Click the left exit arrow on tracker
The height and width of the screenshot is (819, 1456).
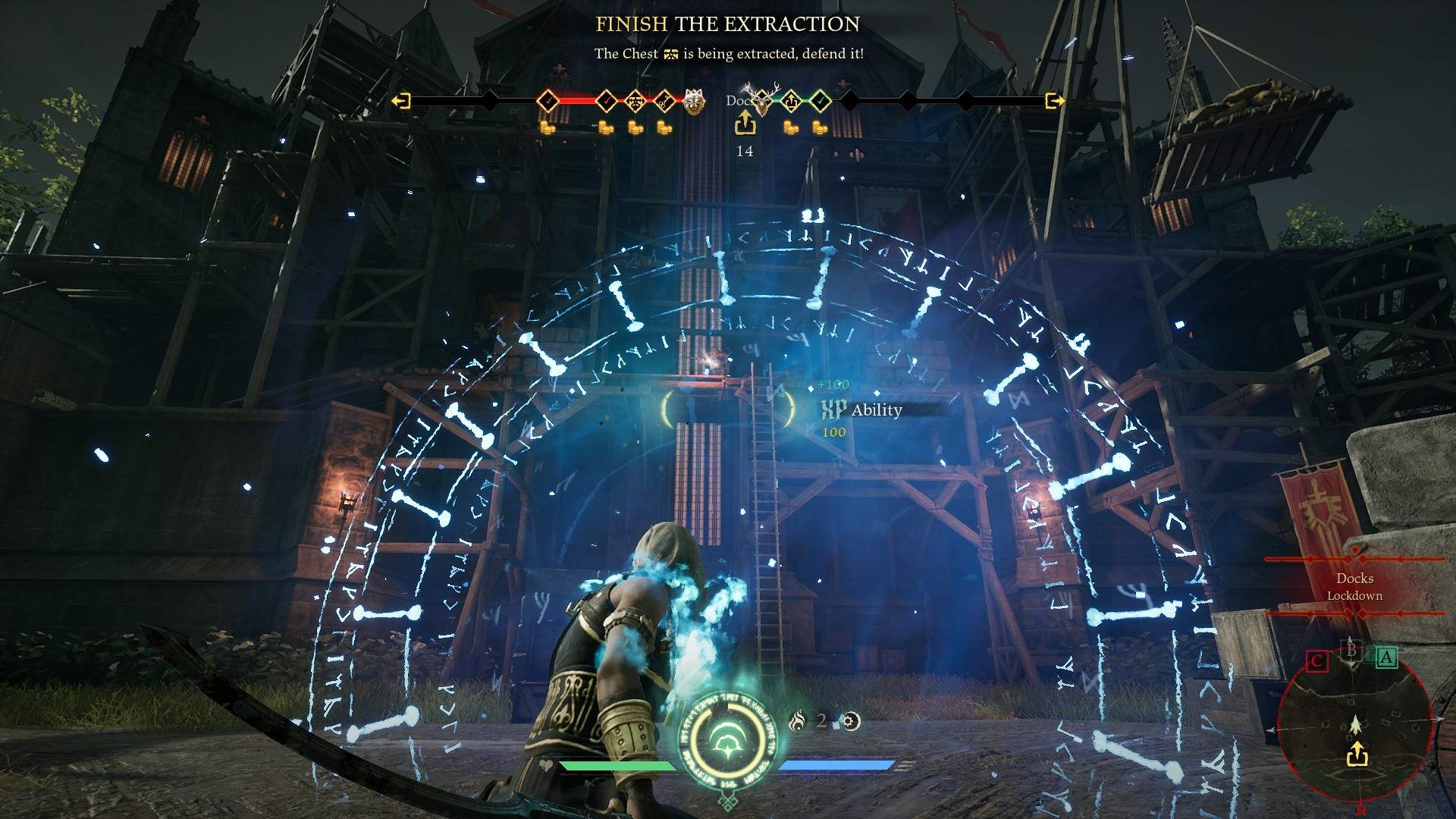401,100
